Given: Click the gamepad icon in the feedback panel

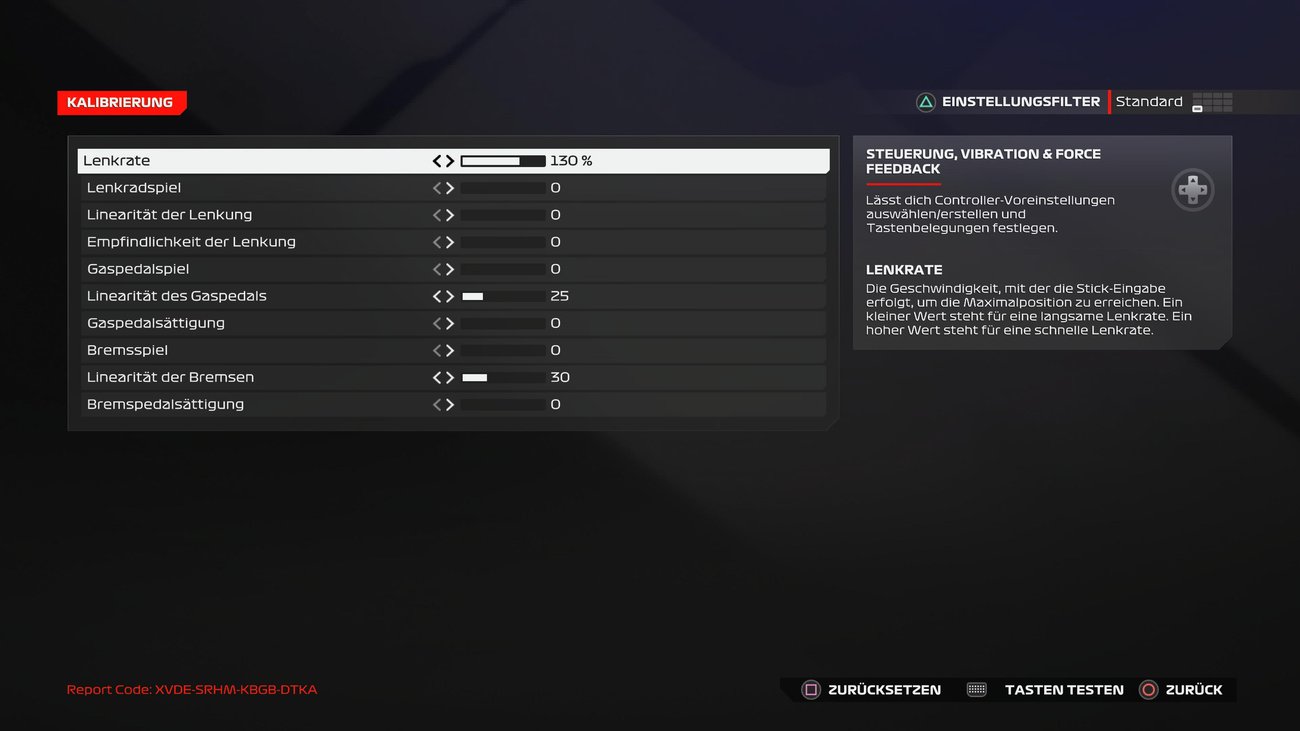Looking at the screenshot, I should [1192, 190].
